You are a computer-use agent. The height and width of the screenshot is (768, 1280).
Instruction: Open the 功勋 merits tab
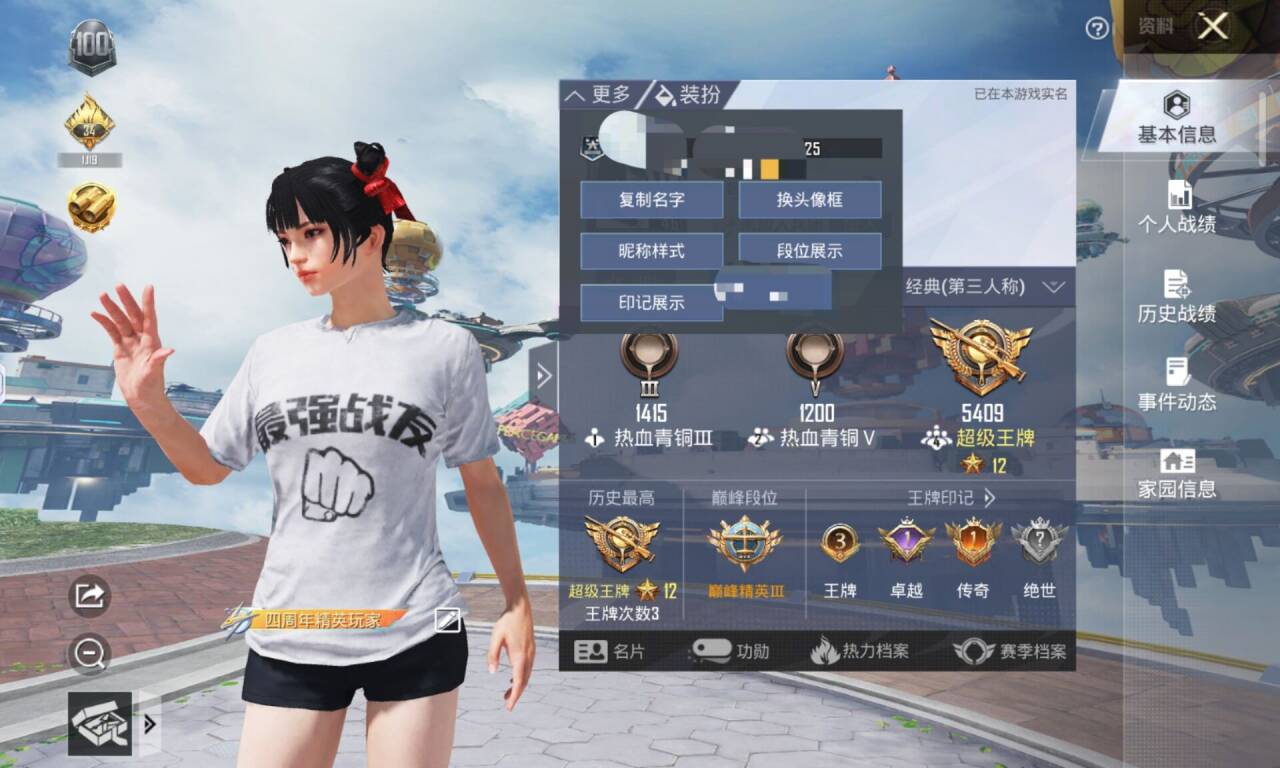click(x=731, y=651)
